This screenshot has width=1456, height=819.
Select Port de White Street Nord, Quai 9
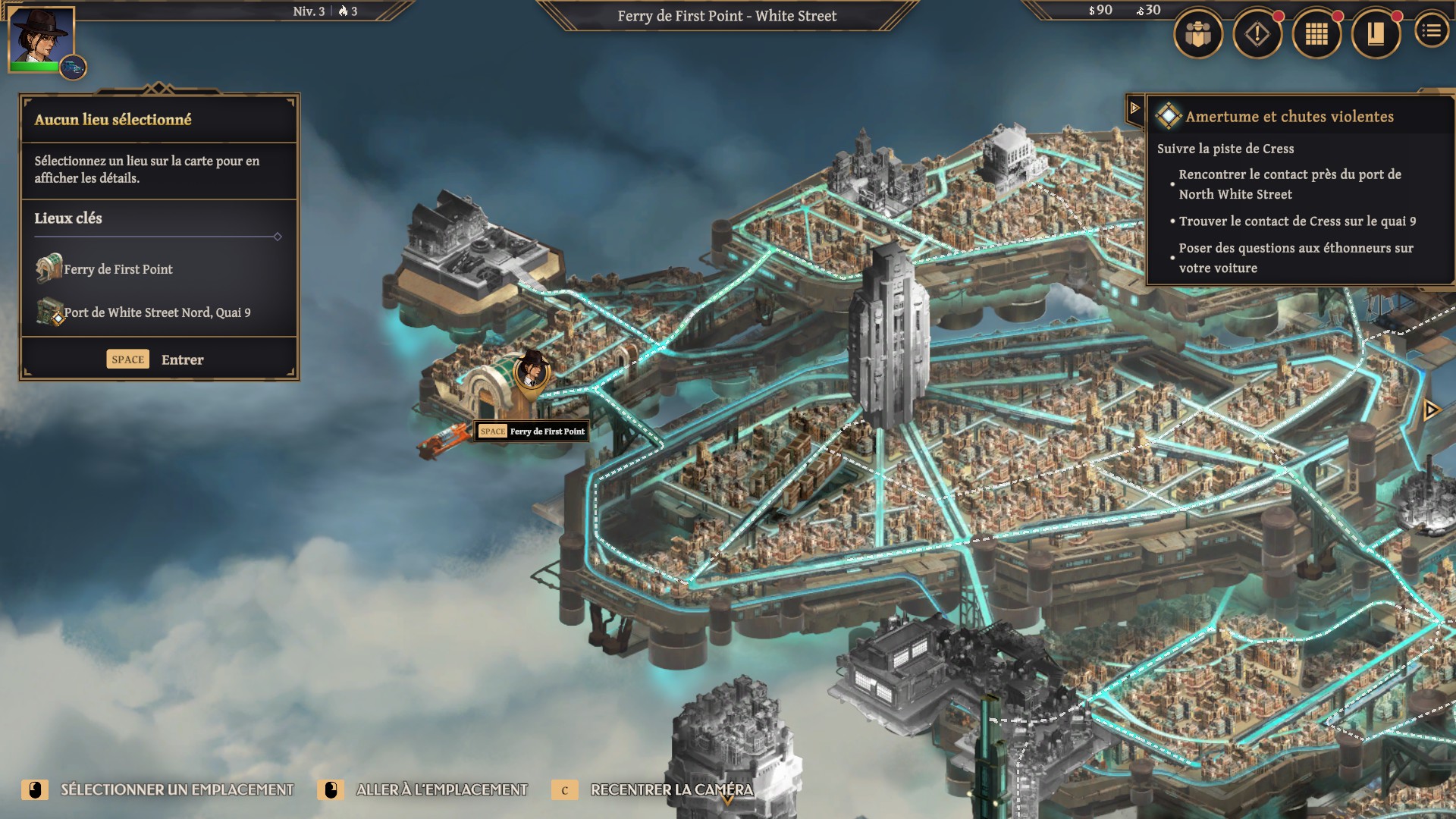pyautogui.click(x=156, y=312)
